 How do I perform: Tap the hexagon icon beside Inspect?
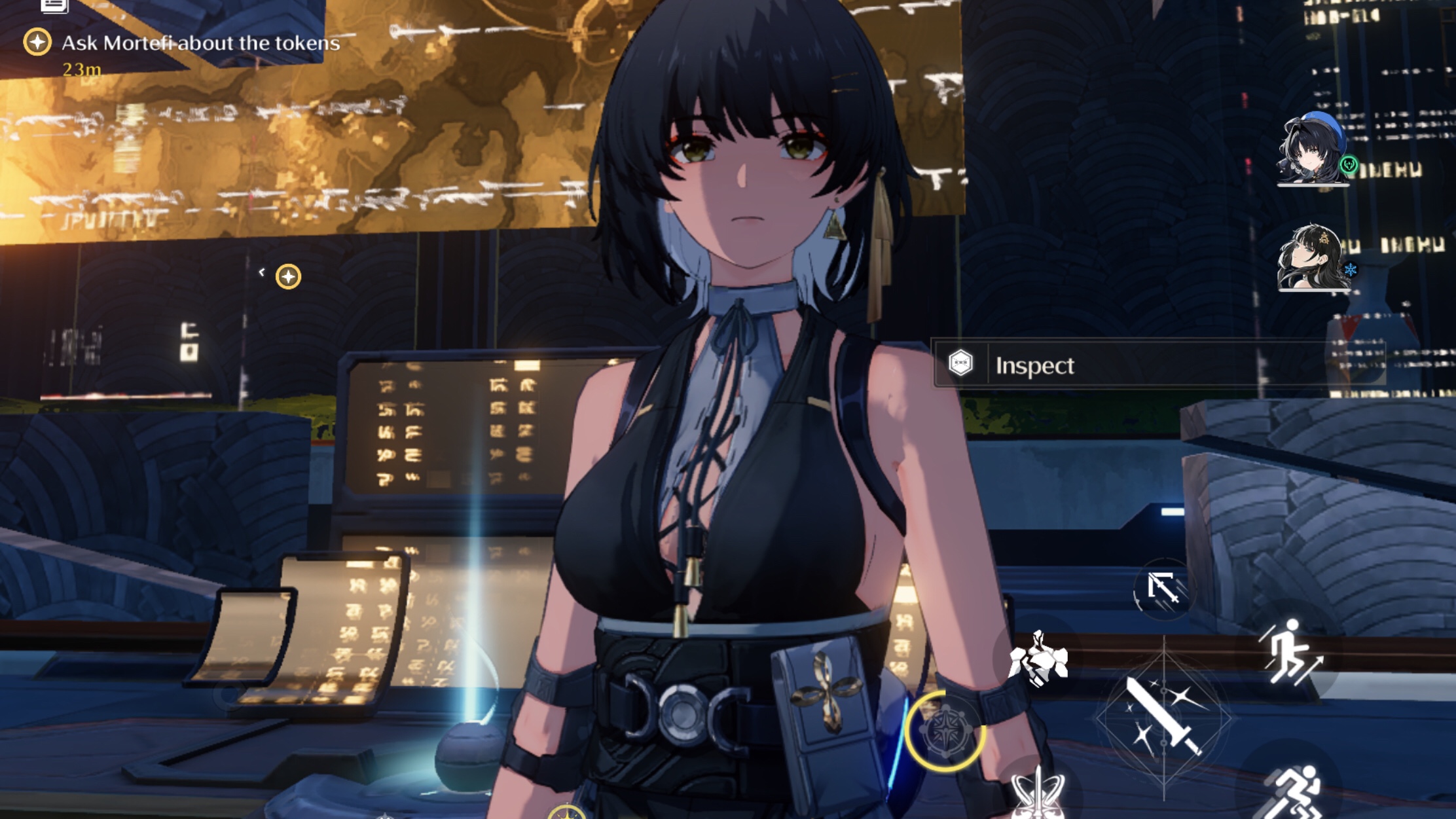pos(960,365)
